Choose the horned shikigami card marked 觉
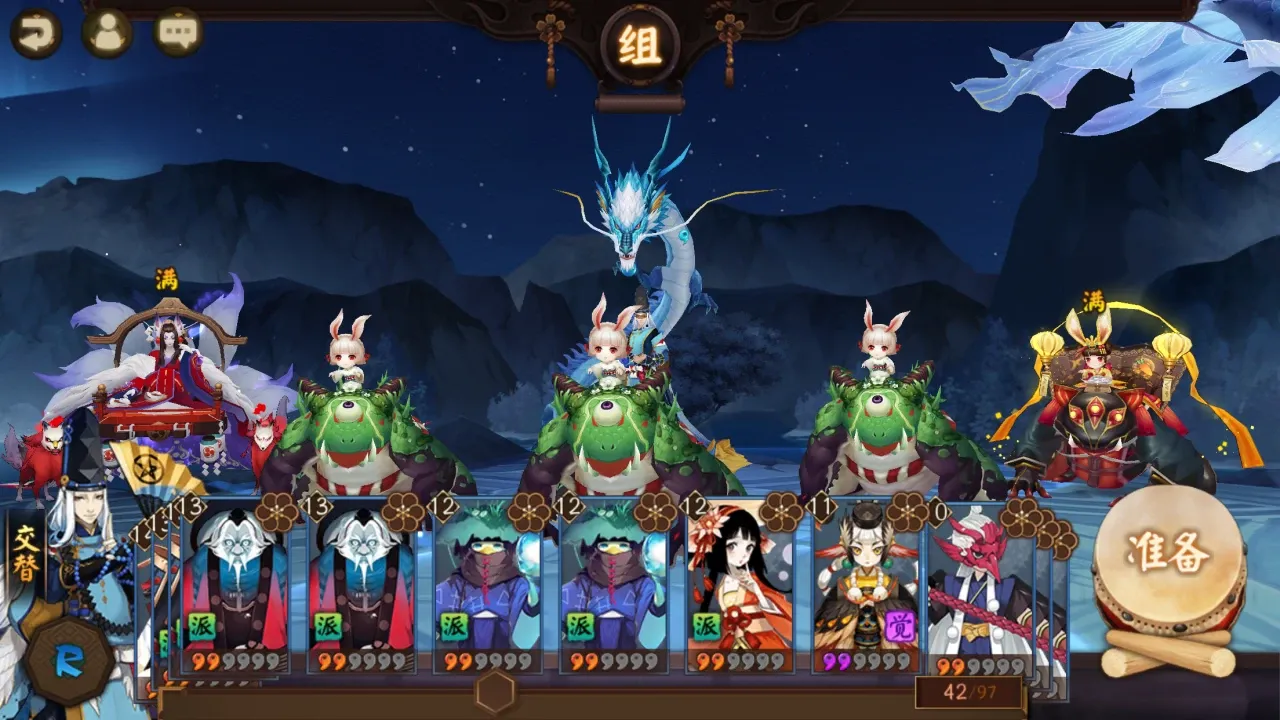 (x=866, y=585)
